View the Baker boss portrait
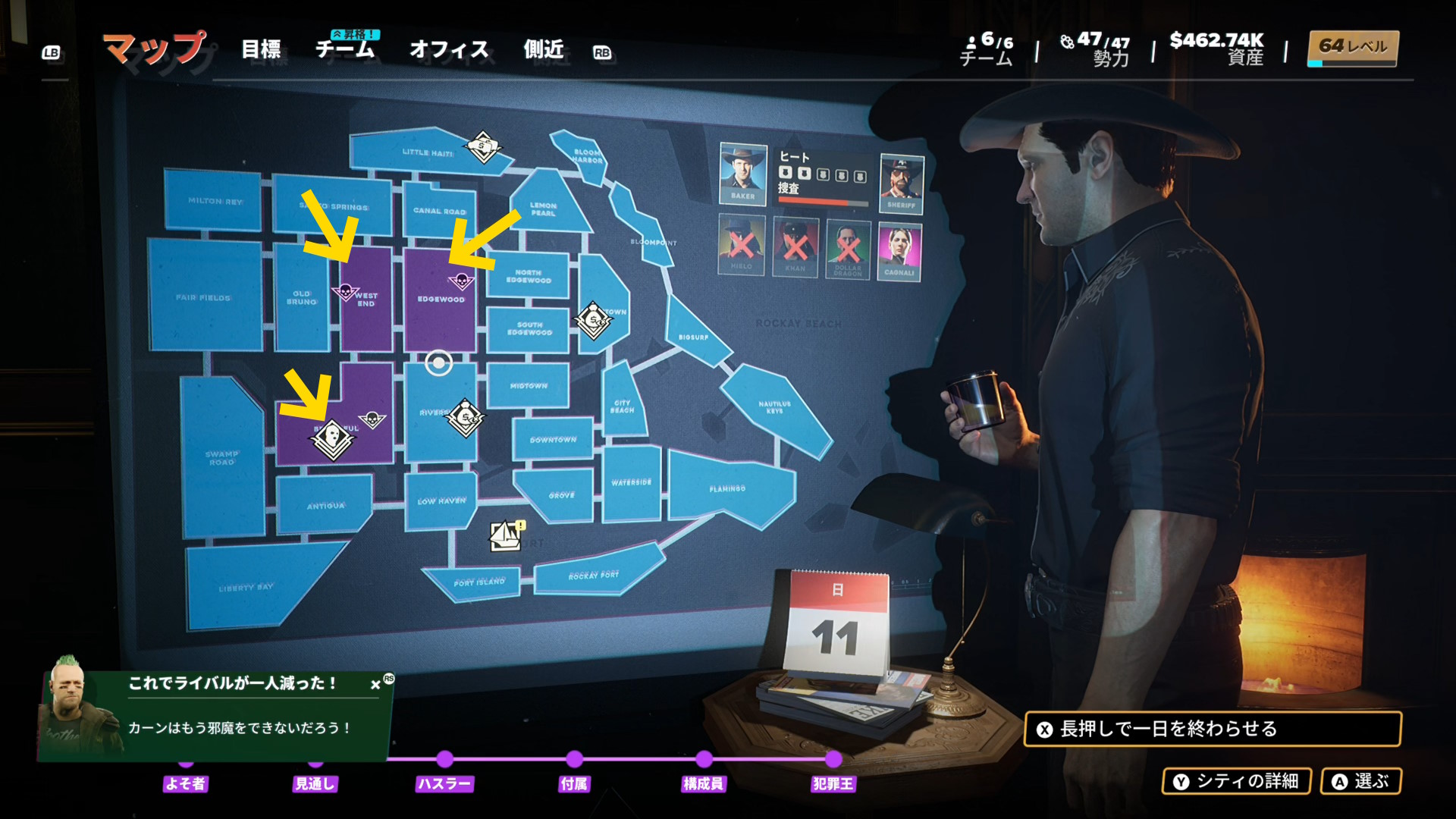1456x819 pixels. [742, 174]
